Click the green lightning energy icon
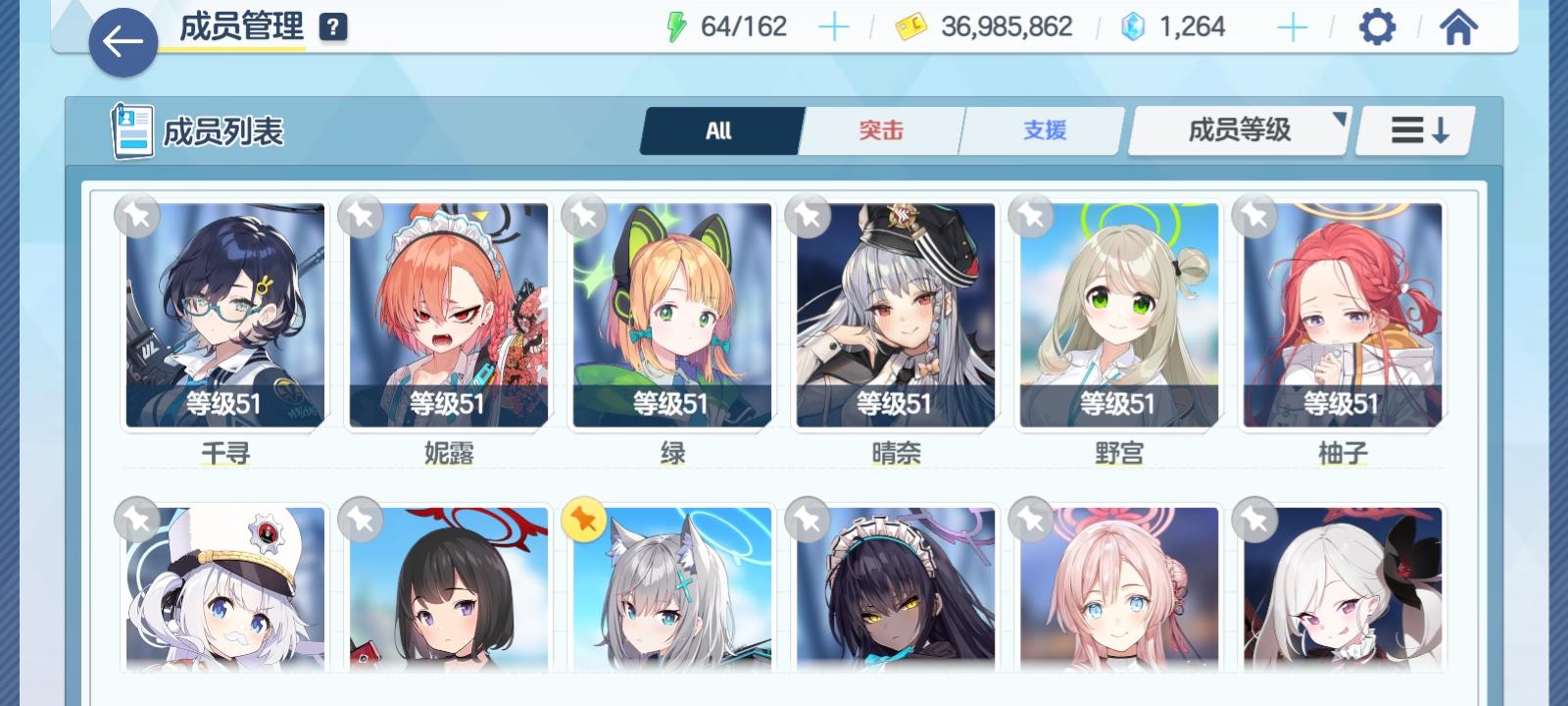The width and height of the screenshot is (1568, 706). pos(678,26)
